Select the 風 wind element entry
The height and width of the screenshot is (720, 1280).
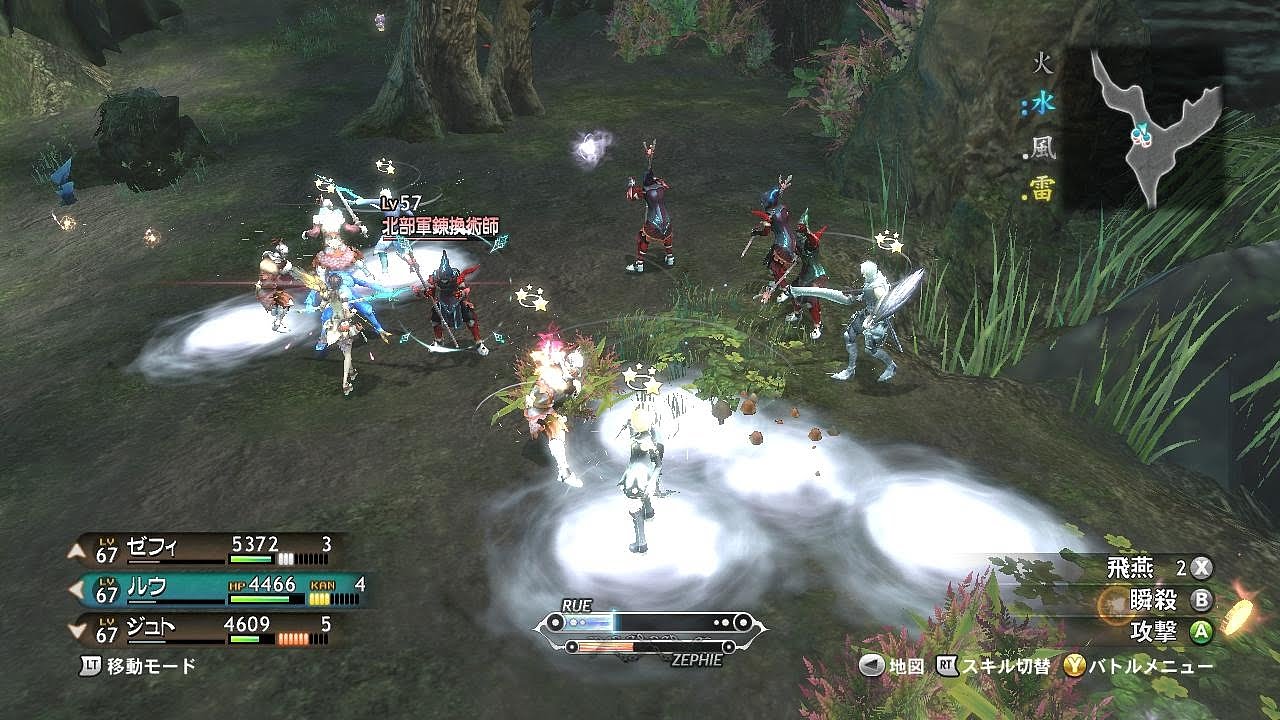click(x=1043, y=148)
